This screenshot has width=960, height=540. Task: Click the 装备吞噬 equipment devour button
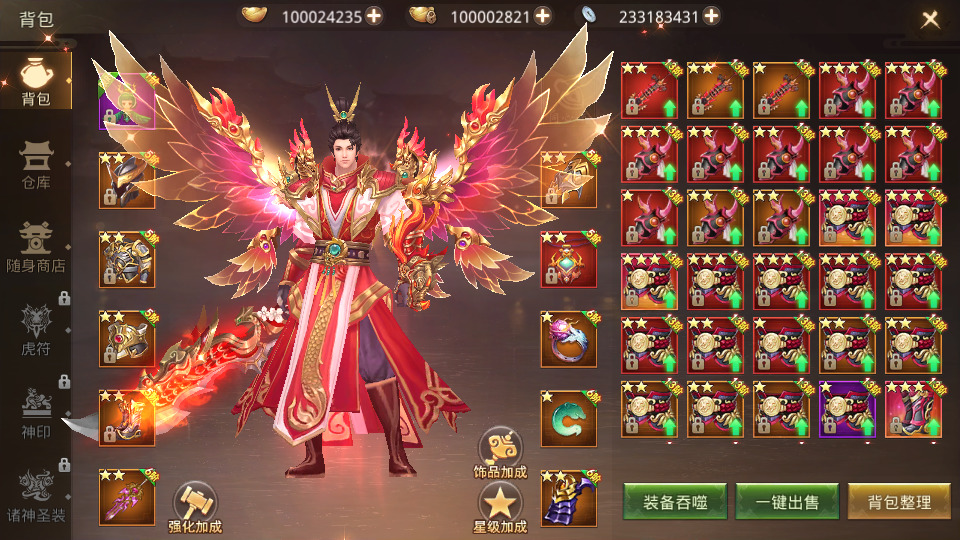coord(675,502)
